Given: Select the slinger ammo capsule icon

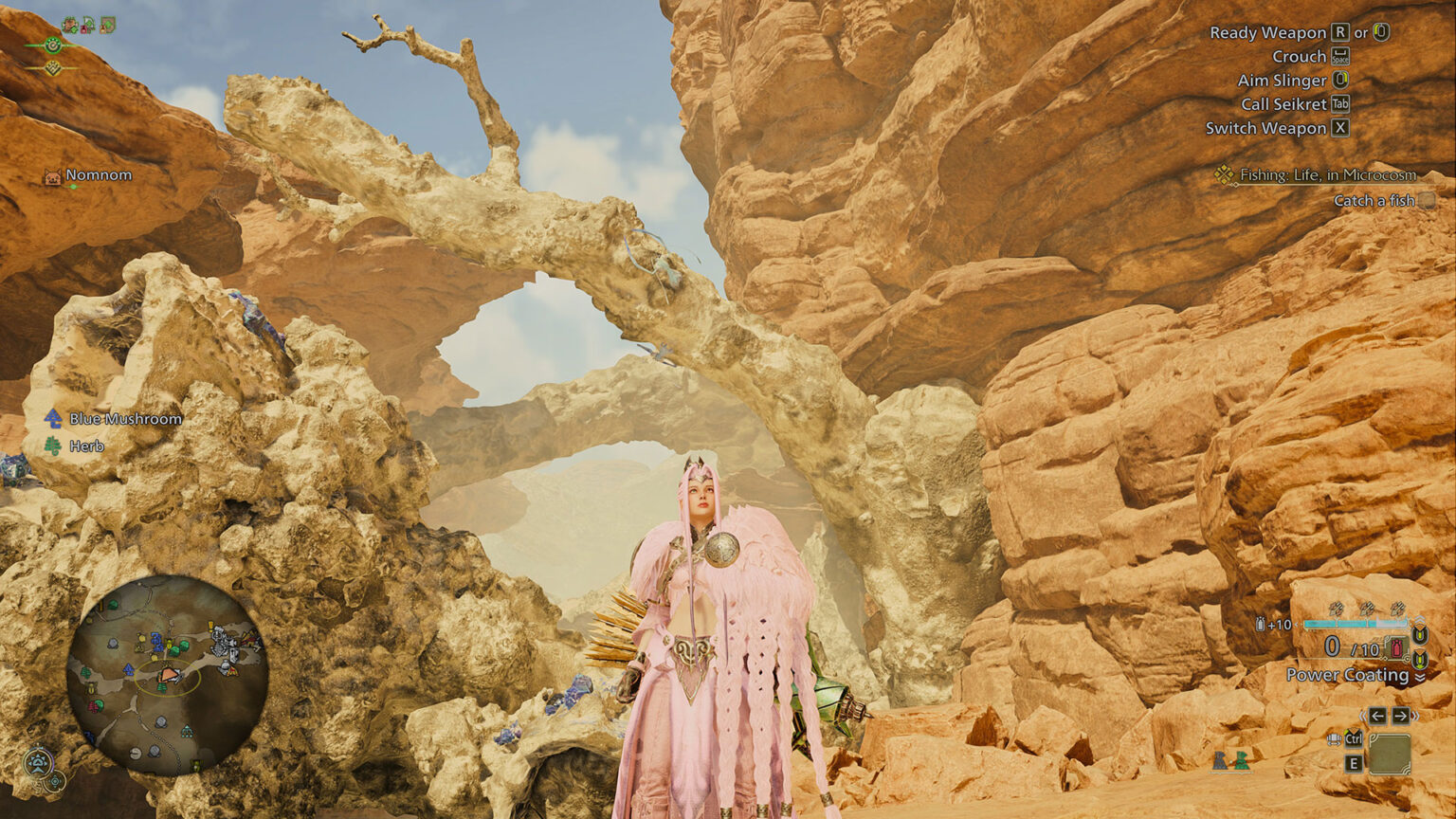Looking at the screenshot, I should coord(1261,625).
